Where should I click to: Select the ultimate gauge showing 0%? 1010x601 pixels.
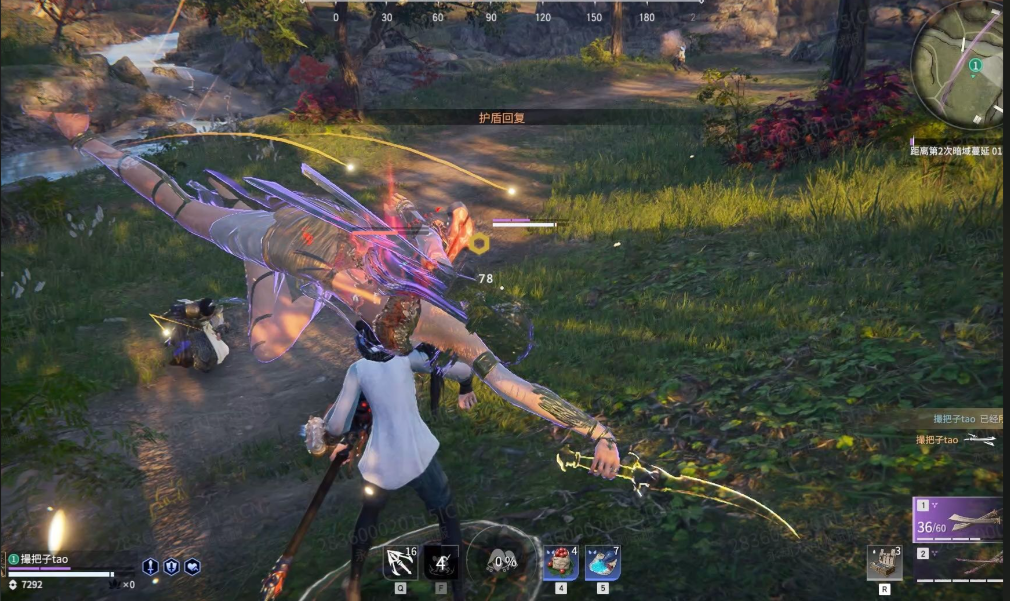501,562
